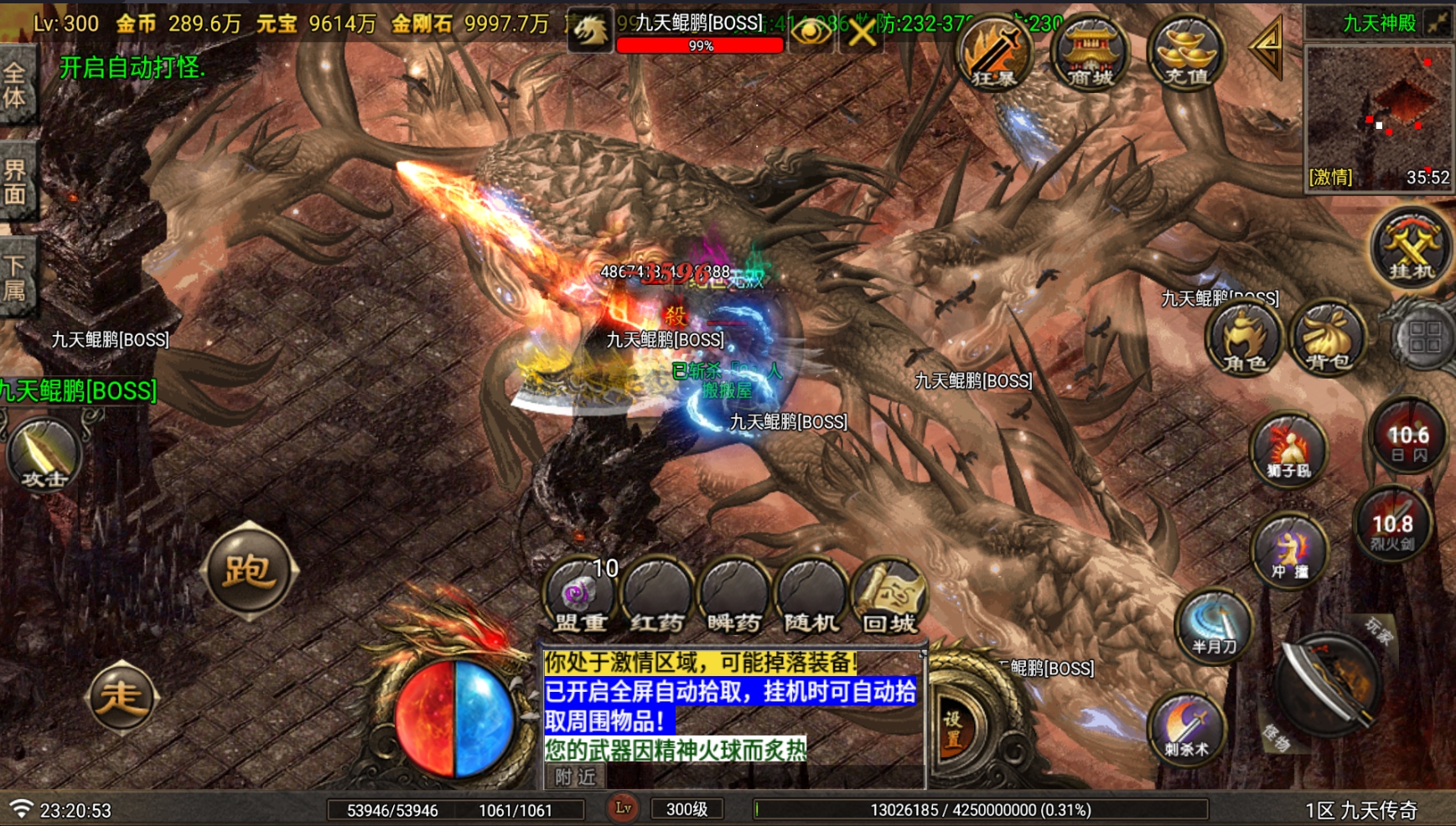Toggle 挂机 auto-battle mode

(1412, 248)
